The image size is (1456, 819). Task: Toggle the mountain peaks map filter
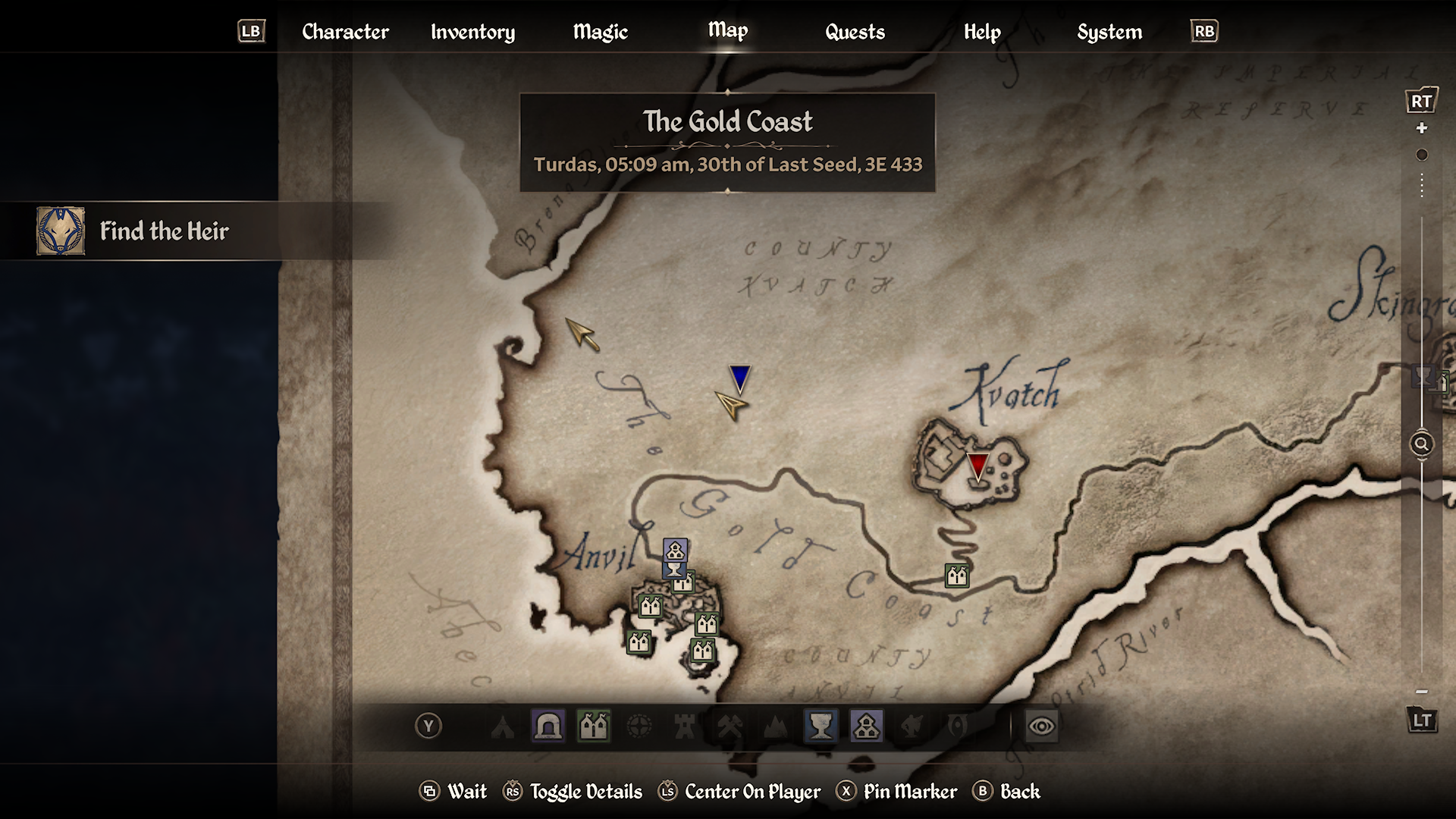(775, 726)
